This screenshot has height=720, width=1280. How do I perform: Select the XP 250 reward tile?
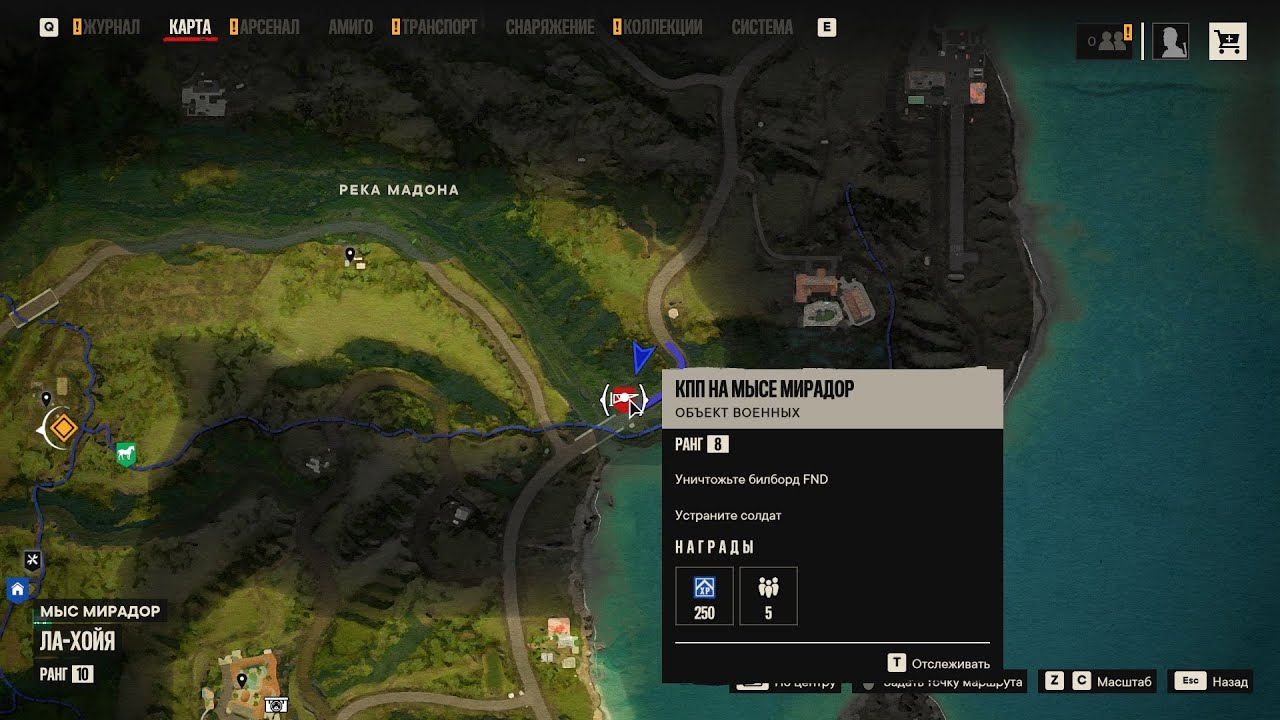tap(704, 596)
